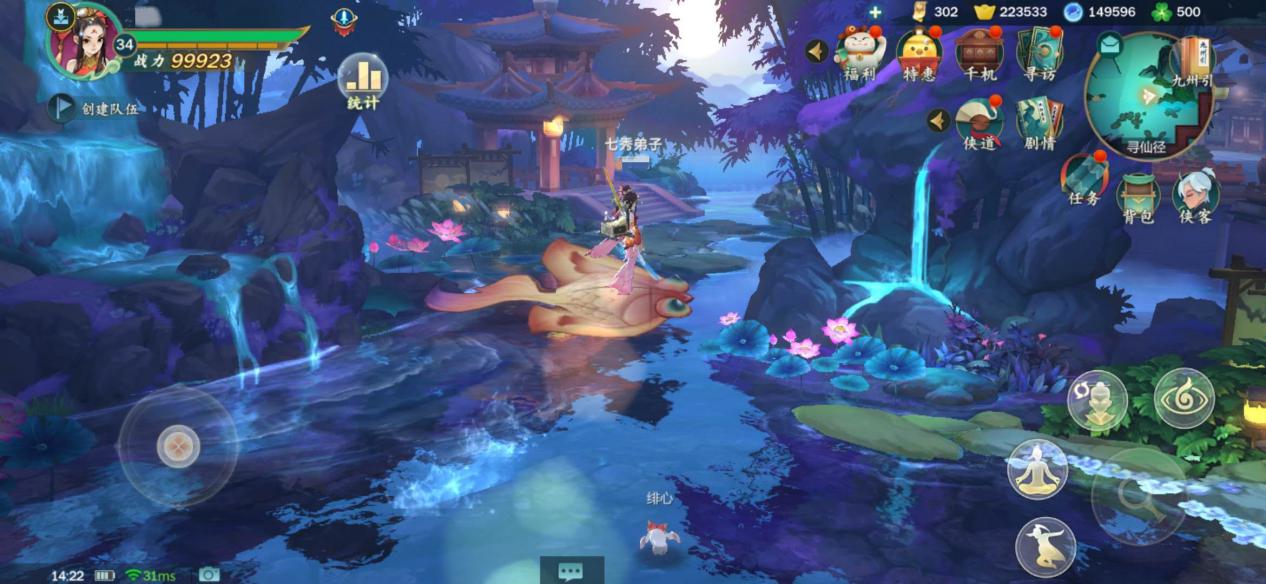Open the mail envelope icon

pyautogui.click(x=1108, y=44)
